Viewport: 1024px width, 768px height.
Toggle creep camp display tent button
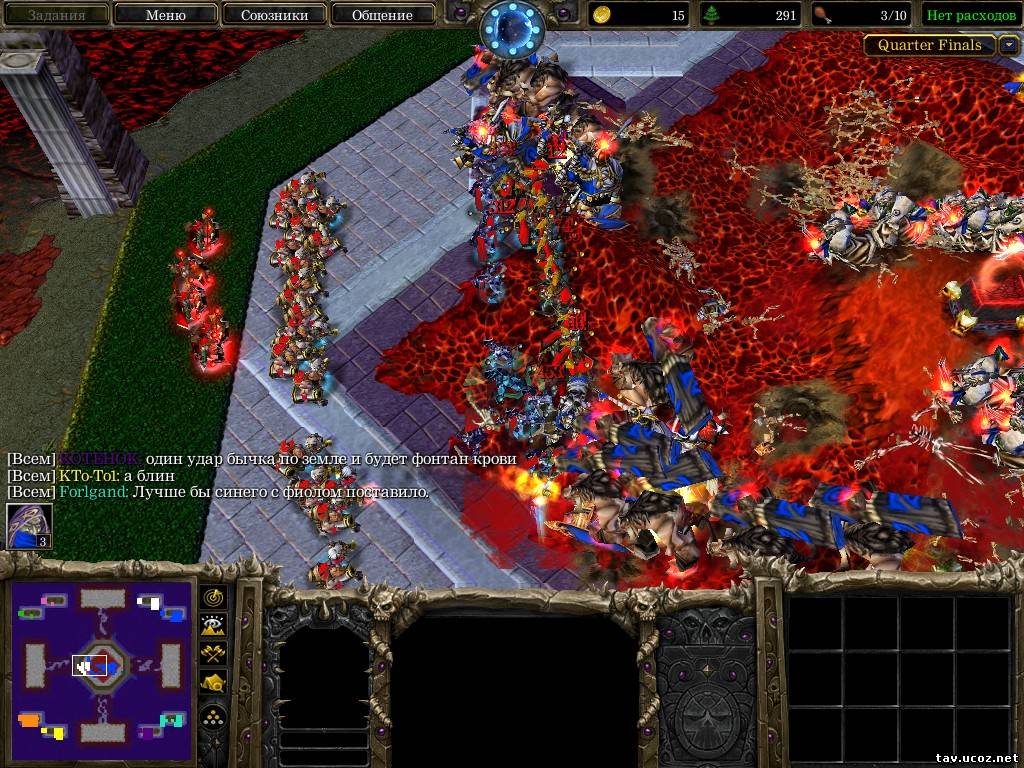tap(215, 684)
